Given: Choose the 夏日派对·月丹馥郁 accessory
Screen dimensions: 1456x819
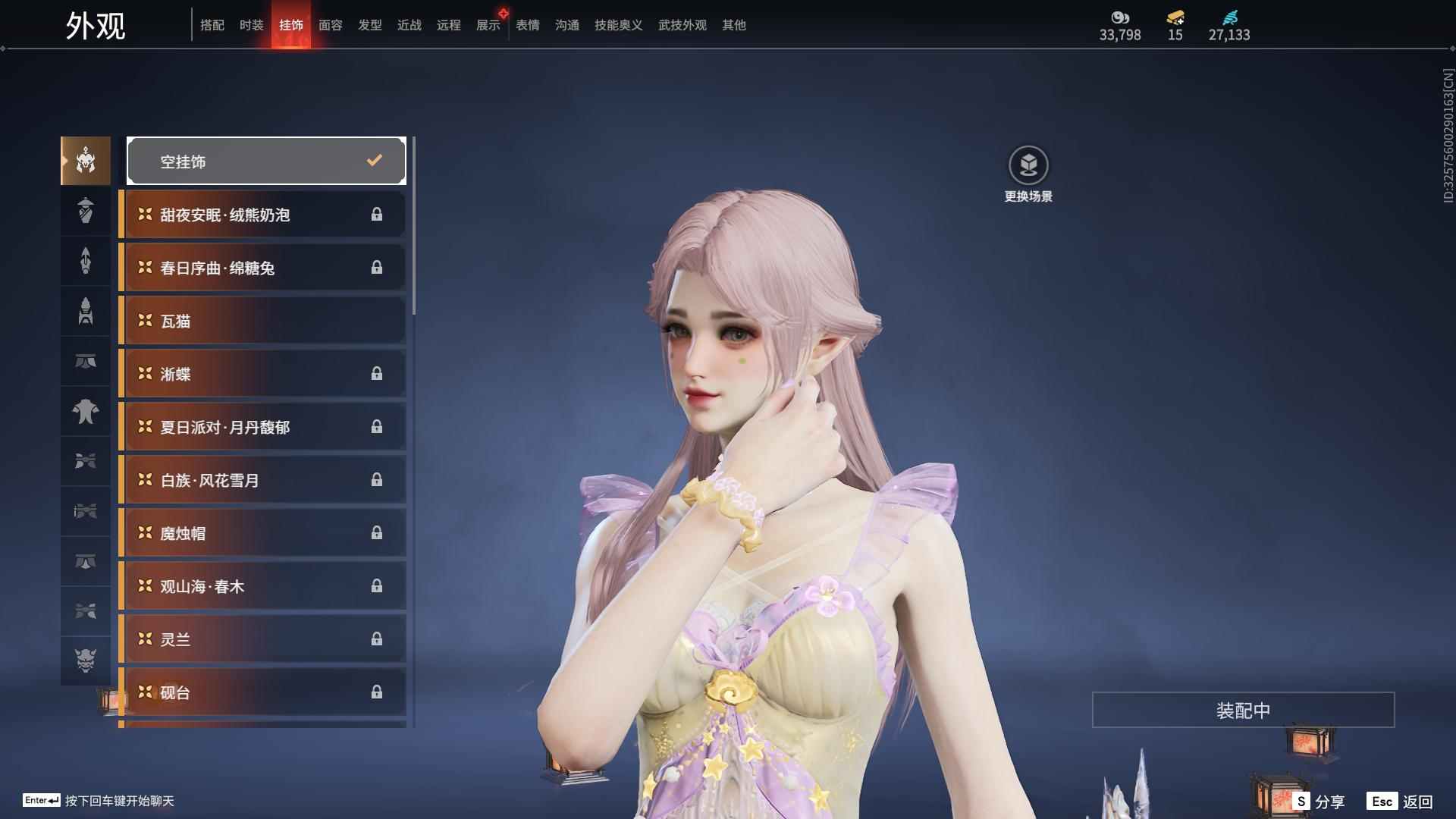Looking at the screenshot, I should coord(262,427).
